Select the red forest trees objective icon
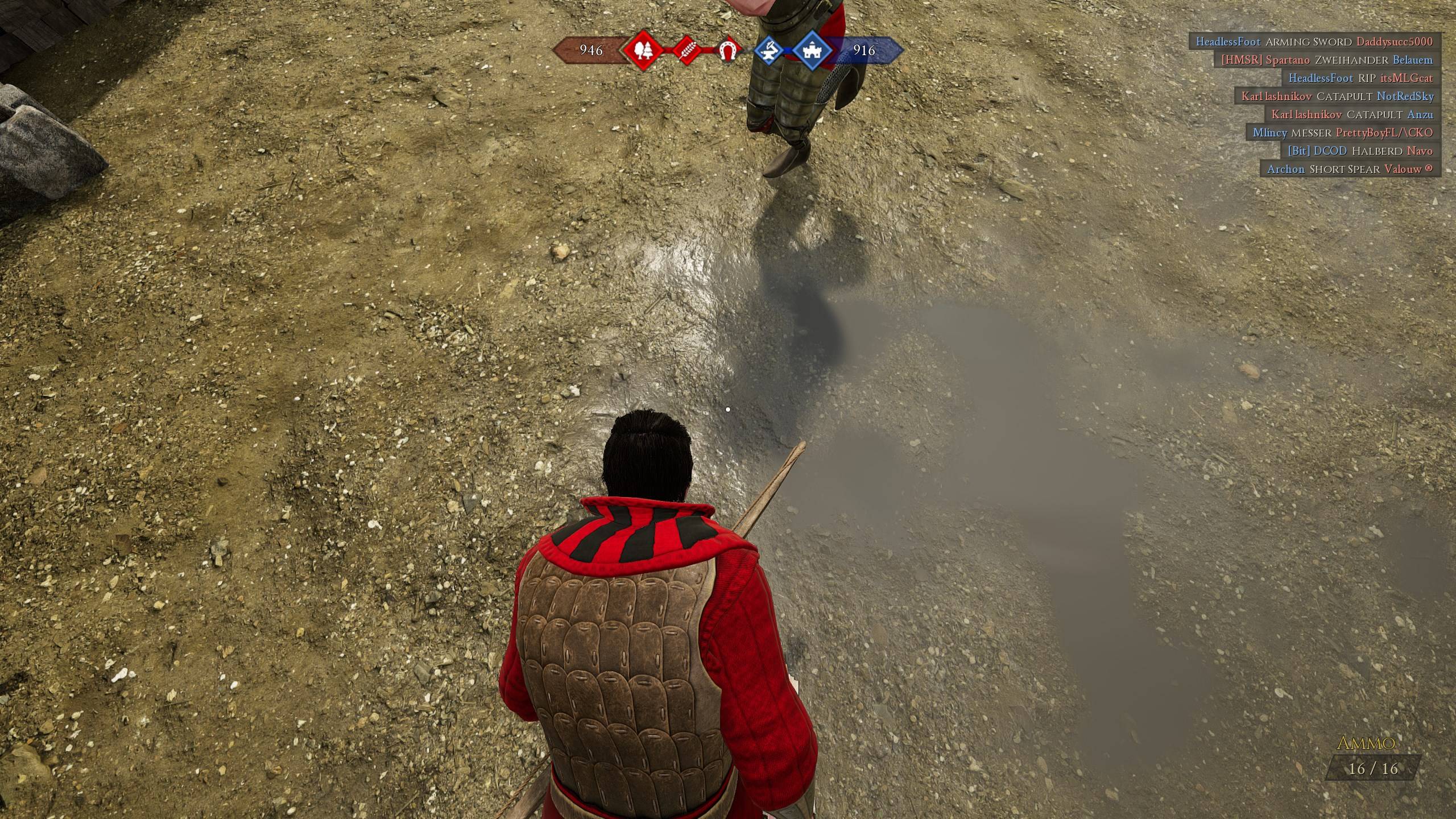This screenshot has width=1456, height=819. [x=643, y=51]
